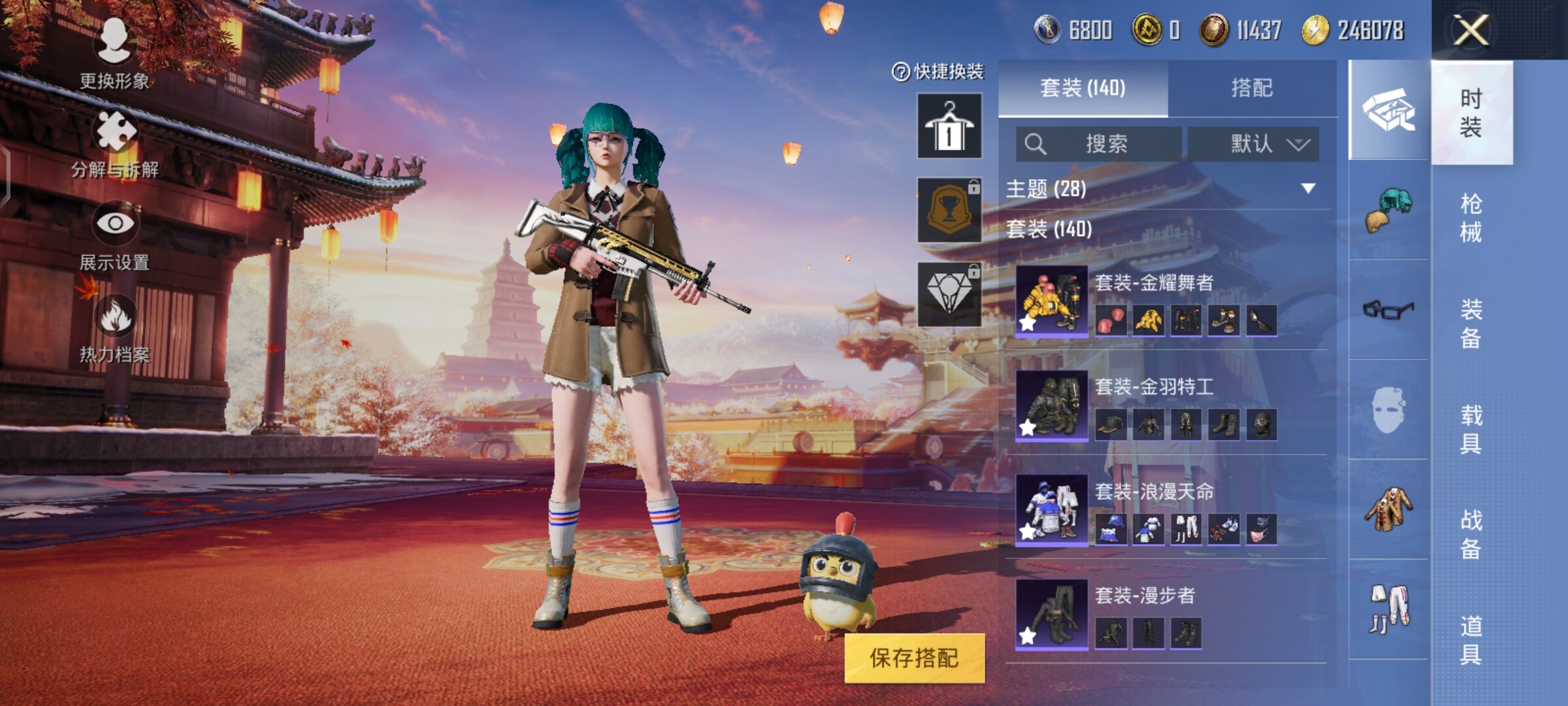Close the wardrobe with the X button
Viewport: 1568px width, 706px height.
[1471, 30]
